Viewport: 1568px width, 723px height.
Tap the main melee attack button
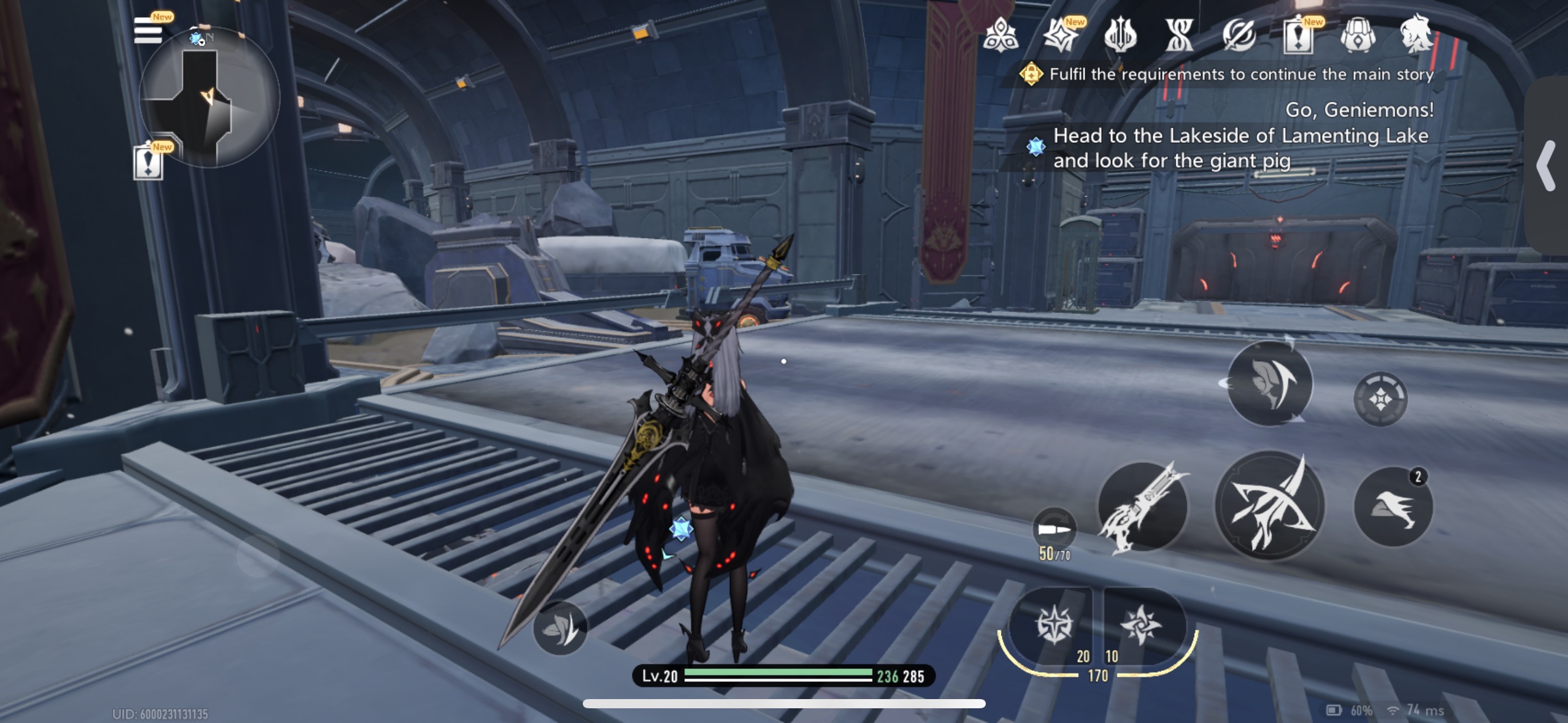click(1269, 507)
